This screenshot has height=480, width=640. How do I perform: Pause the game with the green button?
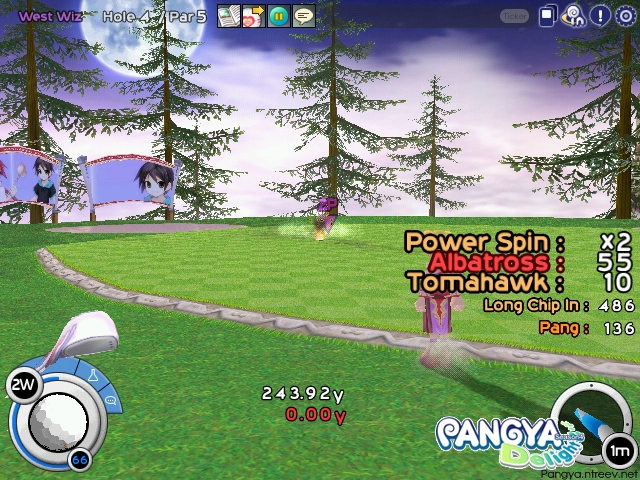(x=278, y=16)
